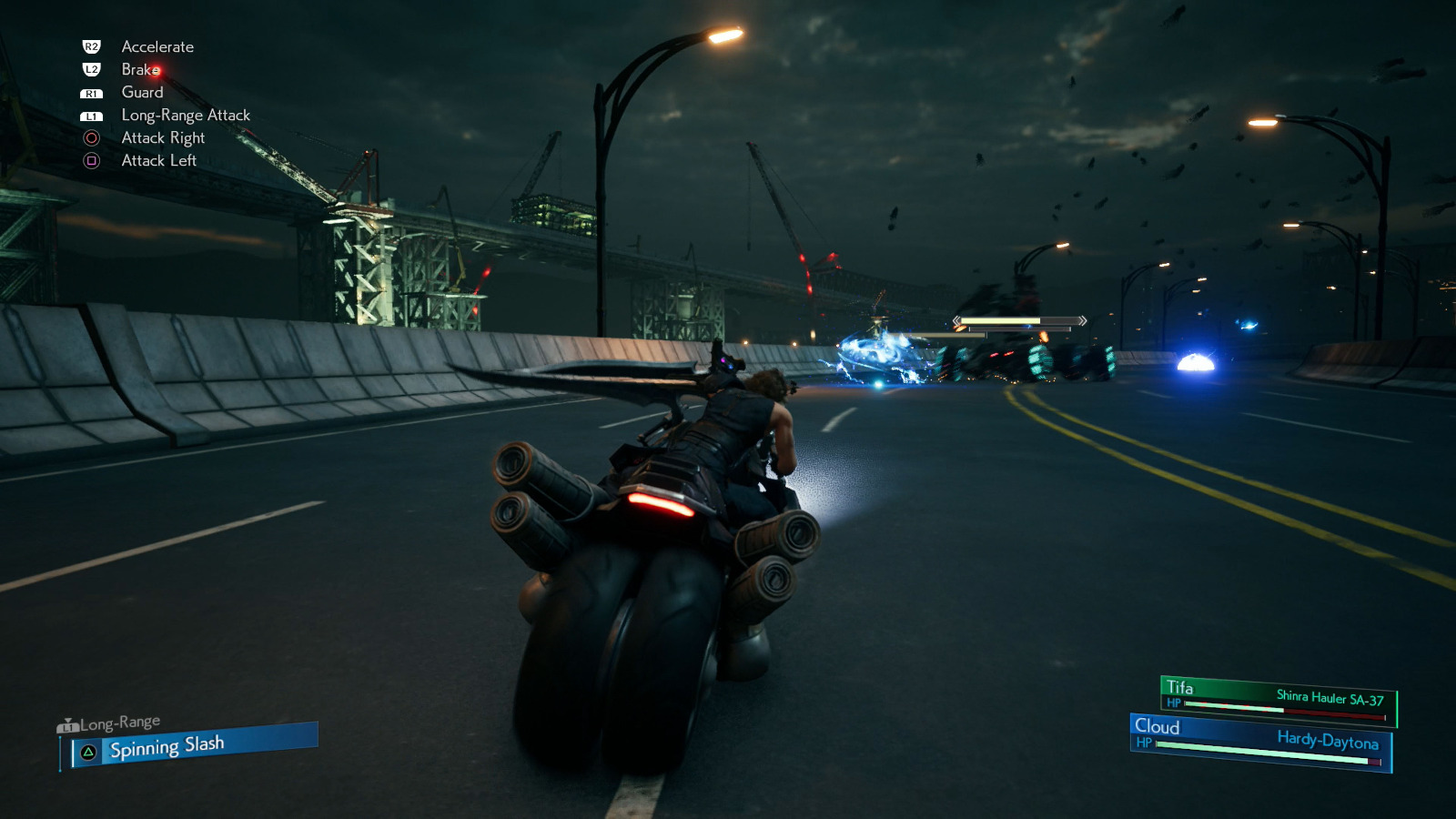Screen dimensions: 1456x819
Task: Toggle the Accelerate control entry
Action: [157, 46]
